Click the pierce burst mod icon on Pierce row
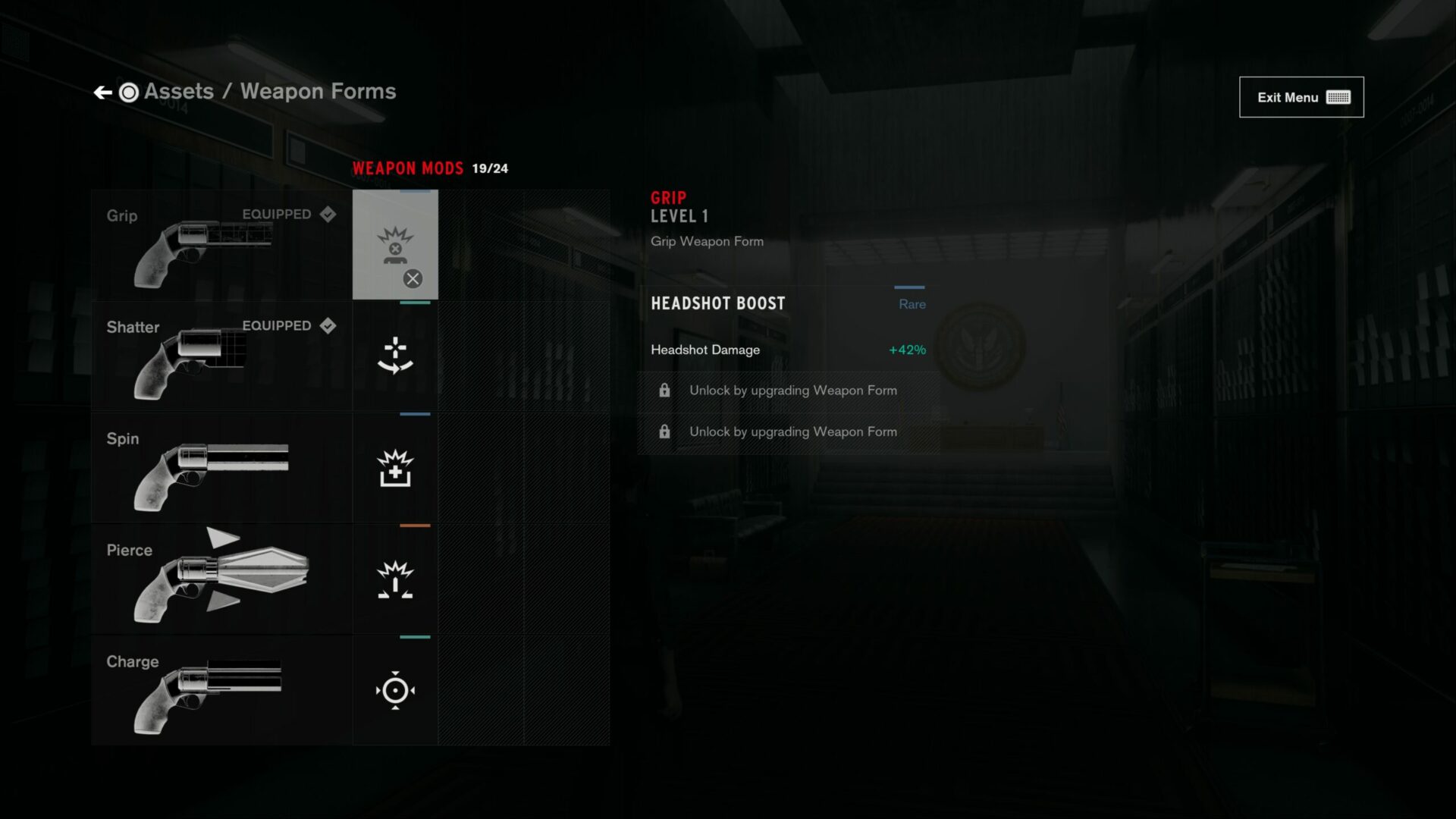The image size is (1456, 819). tap(394, 579)
